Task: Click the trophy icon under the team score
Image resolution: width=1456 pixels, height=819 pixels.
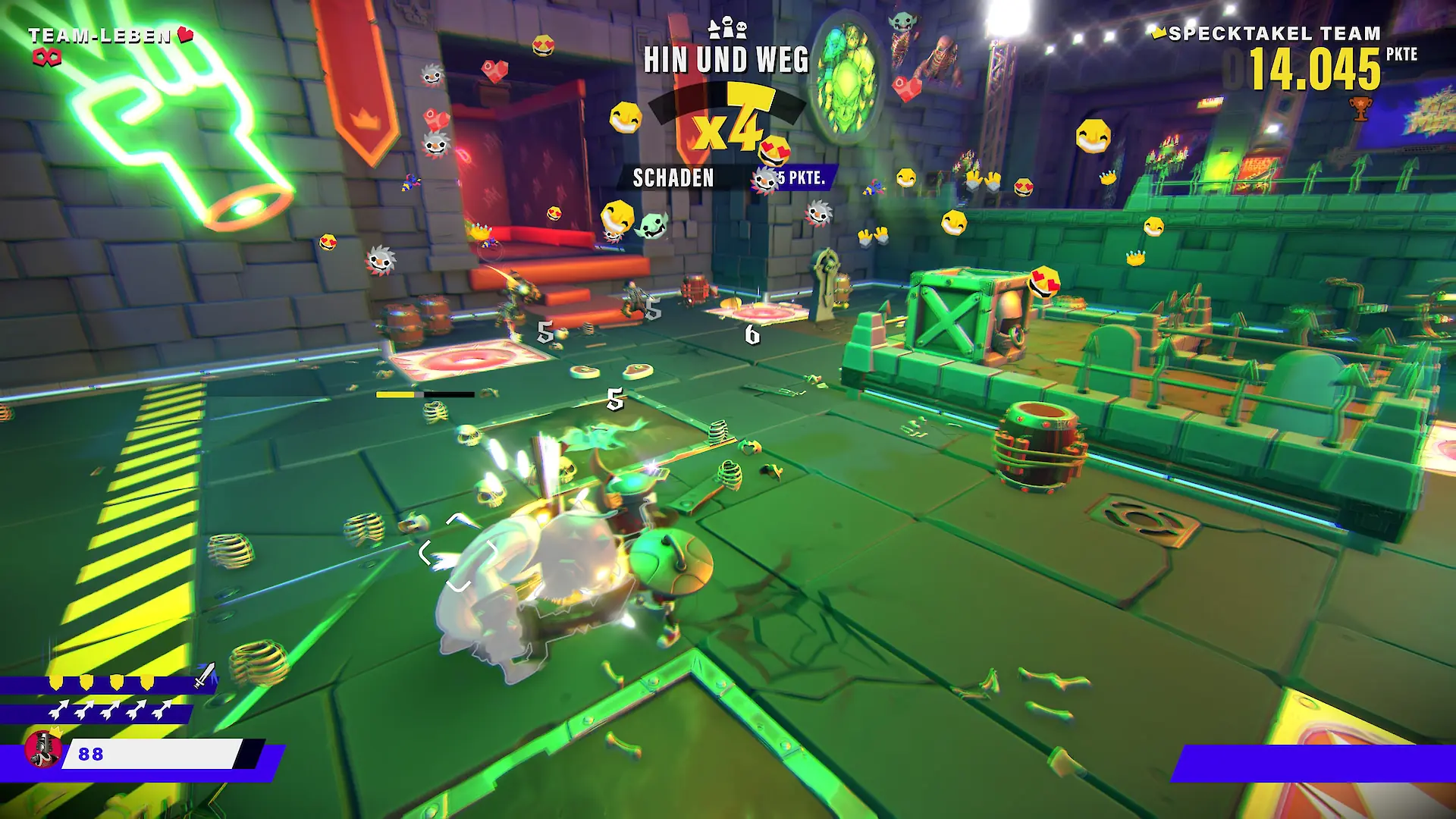Action: coord(1361,108)
